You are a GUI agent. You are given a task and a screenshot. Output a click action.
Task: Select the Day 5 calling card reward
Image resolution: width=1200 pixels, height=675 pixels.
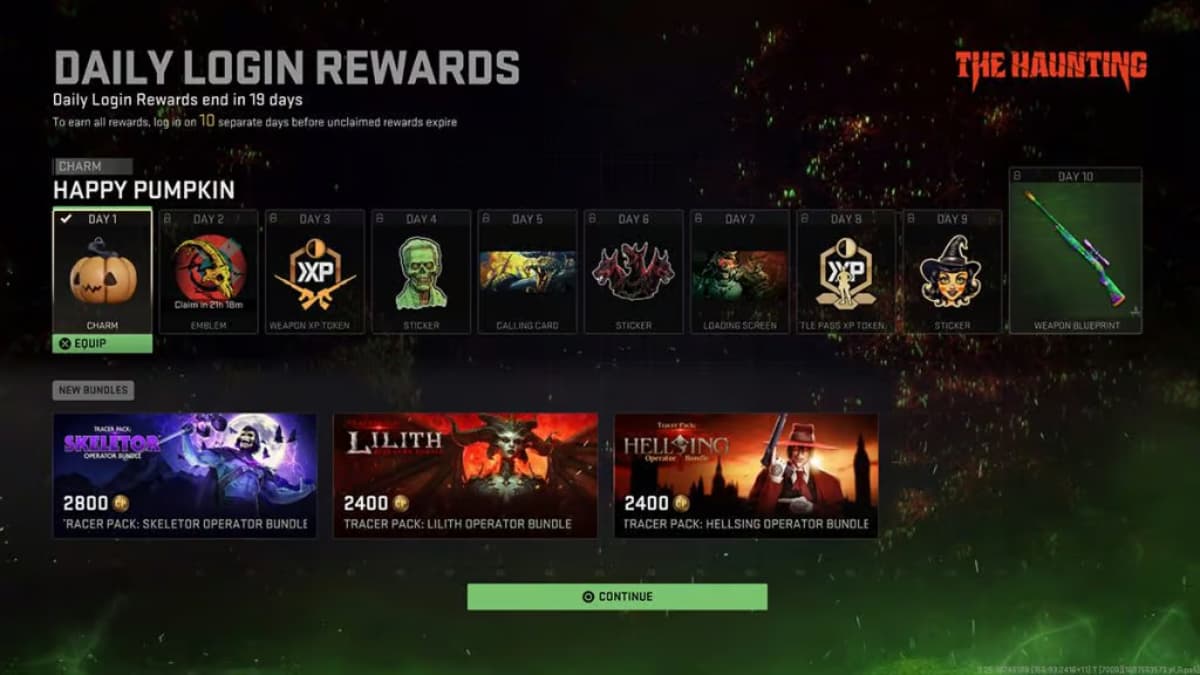pos(527,272)
